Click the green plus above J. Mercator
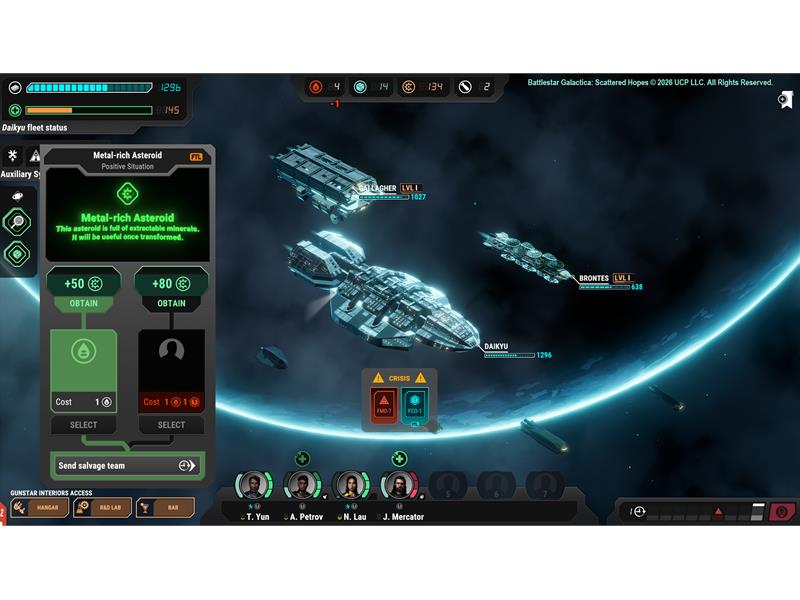 (399, 459)
